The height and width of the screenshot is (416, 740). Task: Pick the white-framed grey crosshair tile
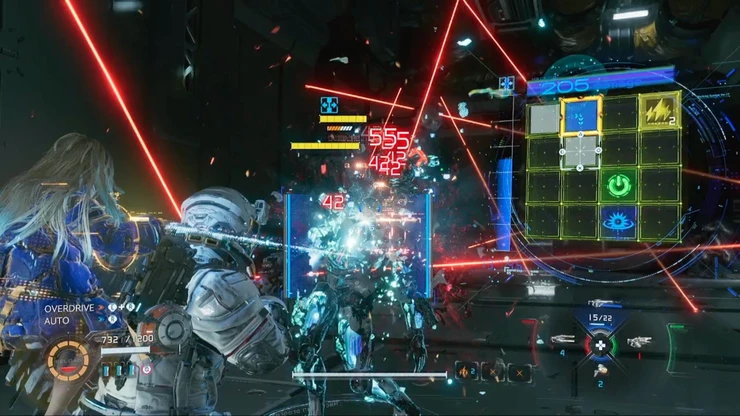click(581, 151)
